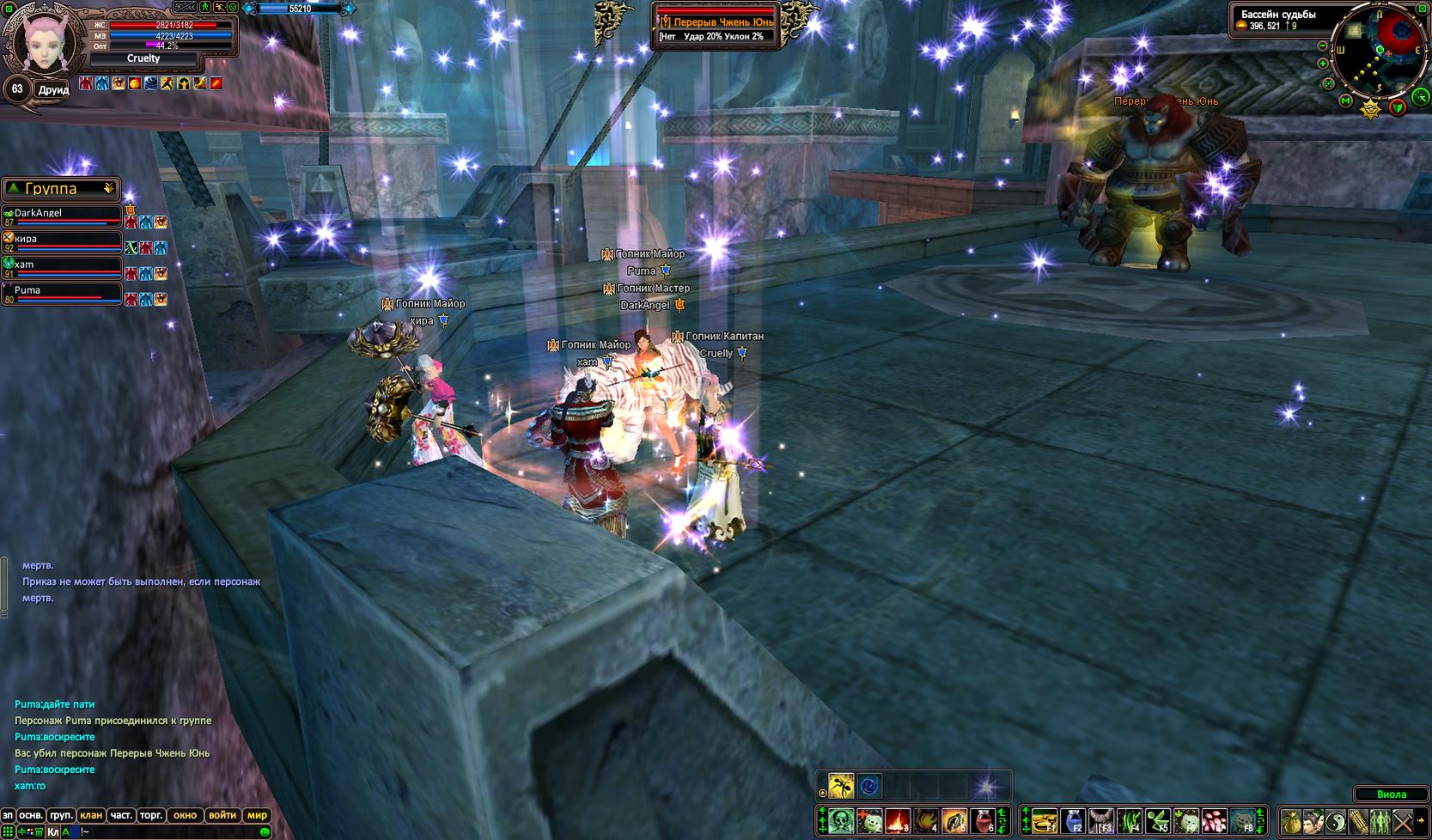
Task: Select the boss target frame Перерыв Чжень Юнь
Action: pyautogui.click(x=716, y=22)
